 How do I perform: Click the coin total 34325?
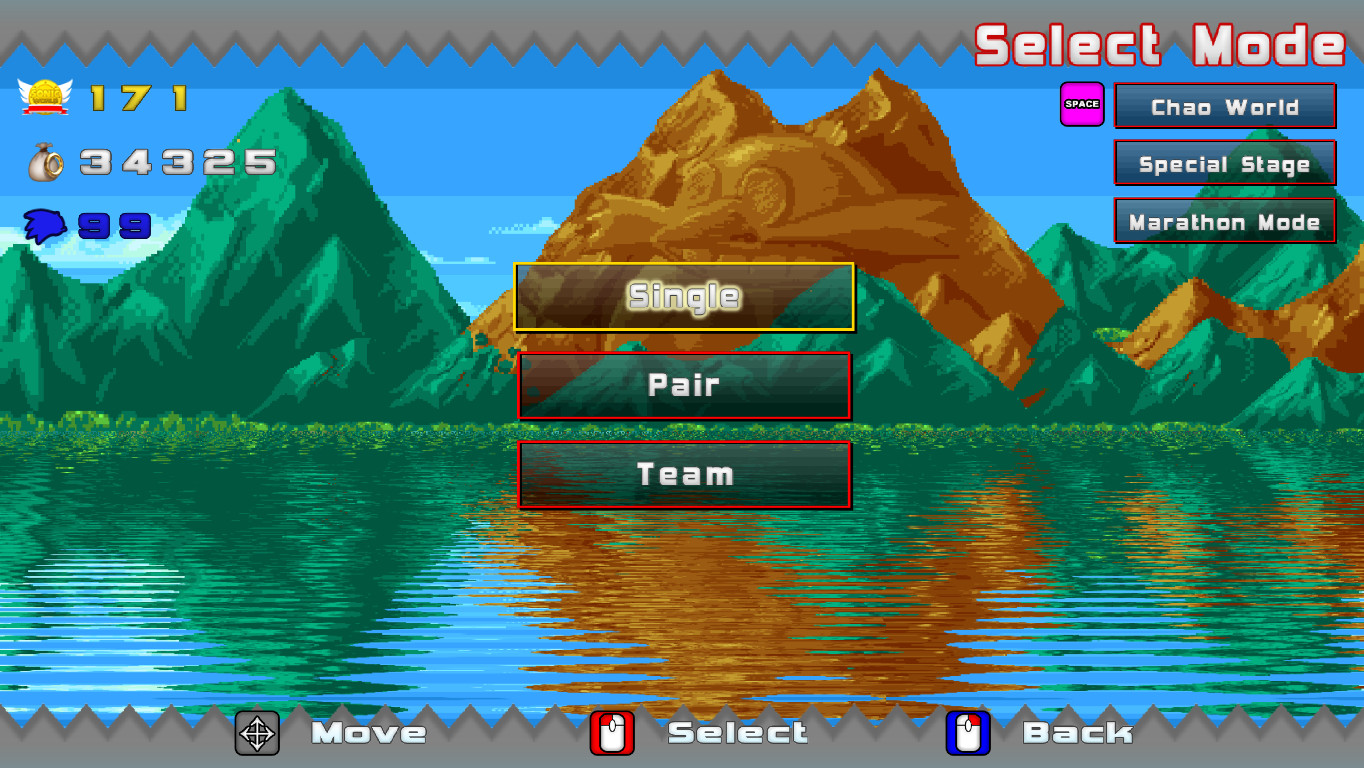click(180, 162)
